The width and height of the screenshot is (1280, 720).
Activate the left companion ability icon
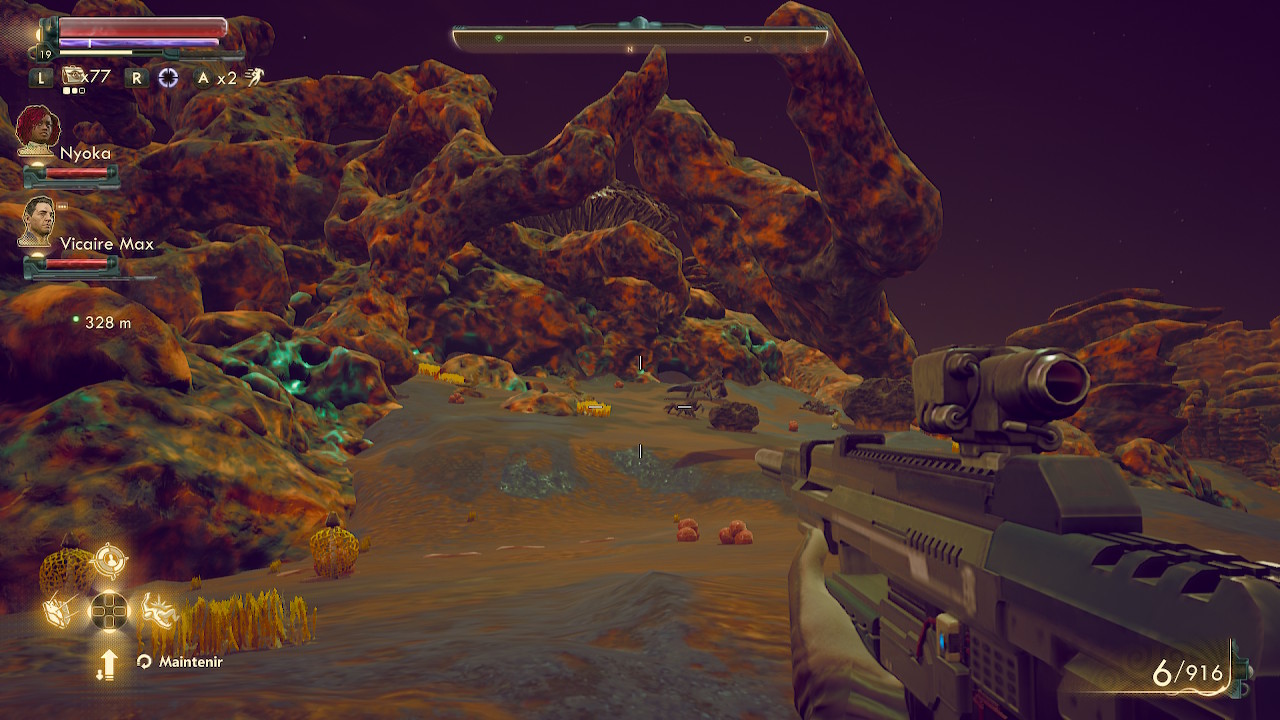pos(57,610)
